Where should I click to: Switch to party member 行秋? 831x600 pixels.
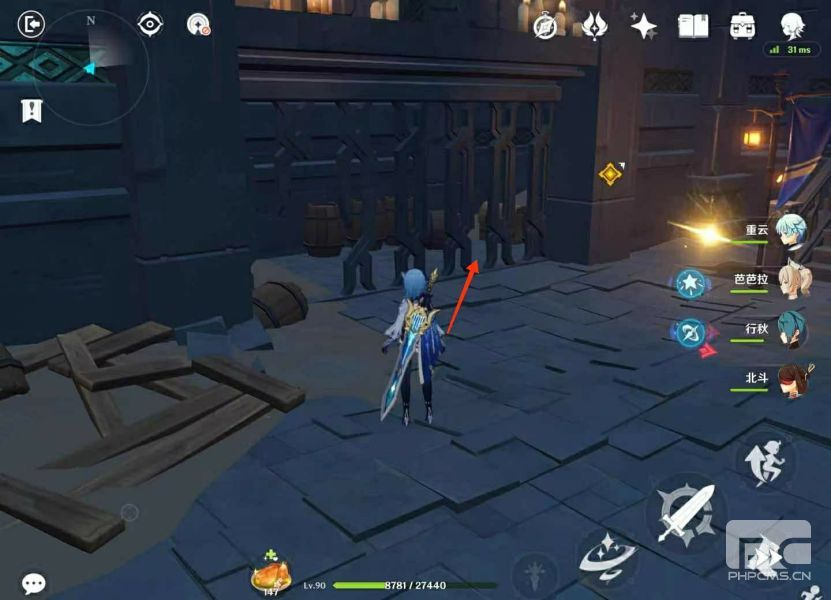pyautogui.click(x=789, y=331)
